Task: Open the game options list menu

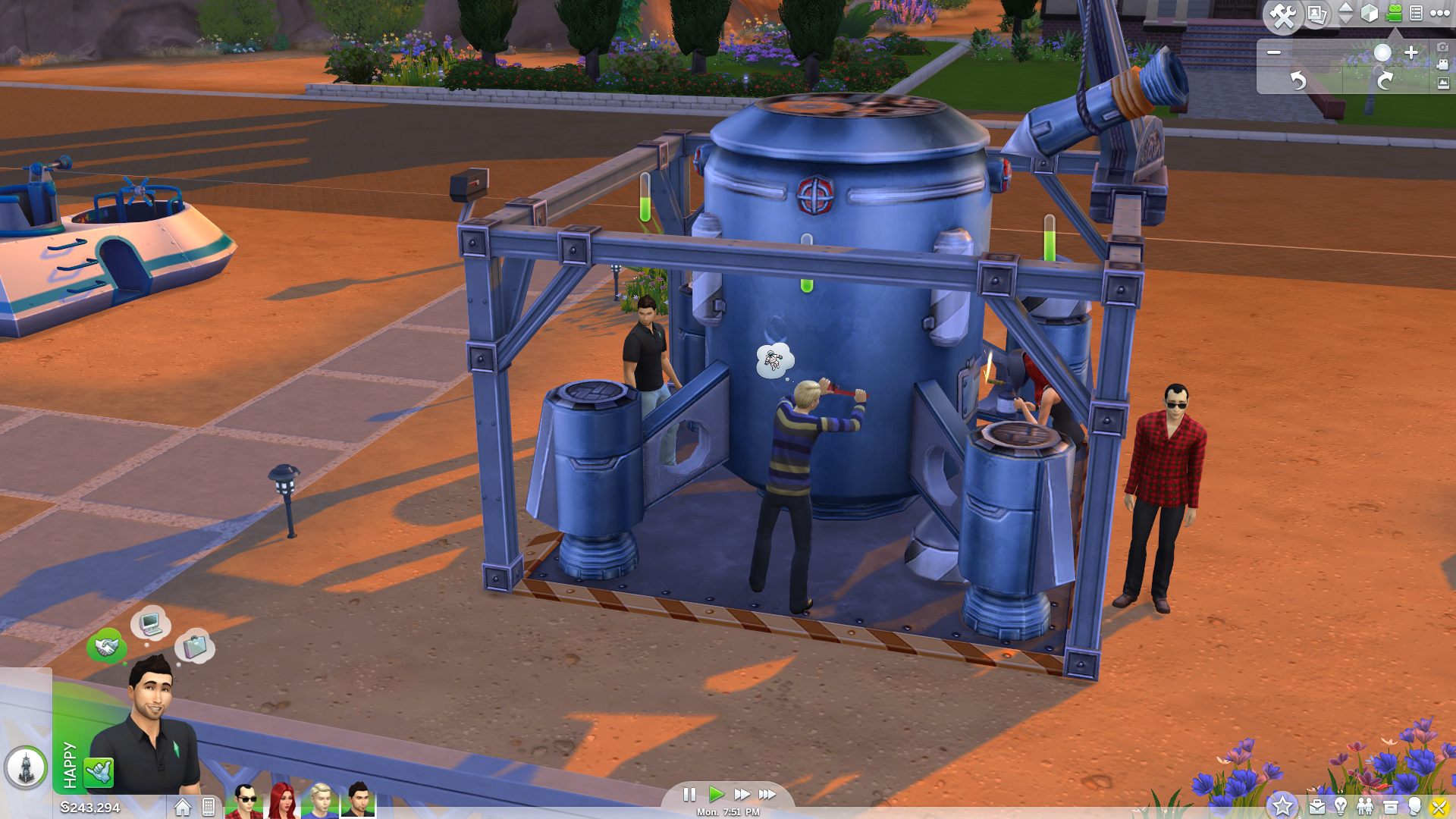Action: point(1417,13)
